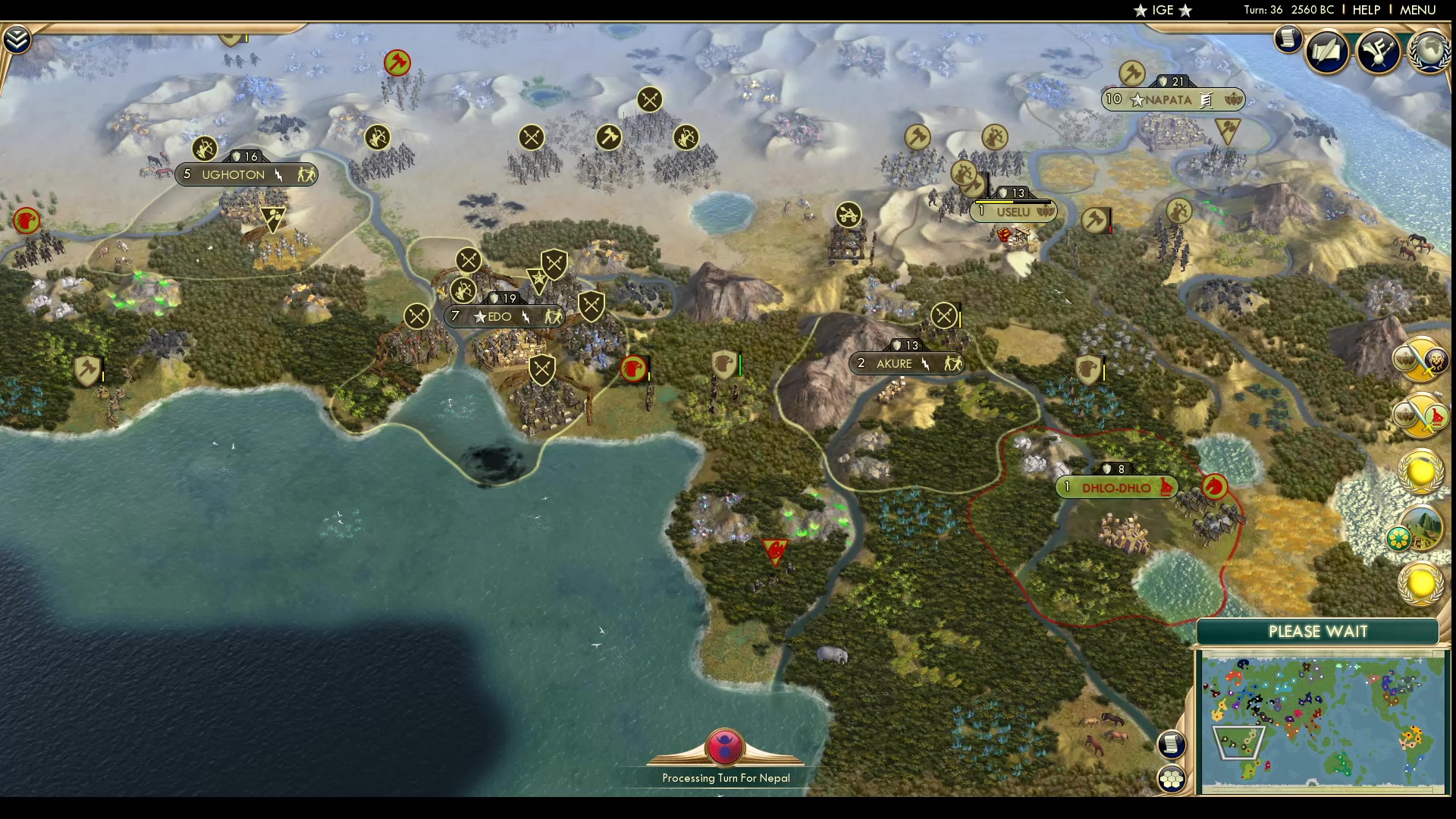The width and height of the screenshot is (1456, 819).
Task: Click the golden laurel notification badge on the right
Action: tap(1420, 472)
